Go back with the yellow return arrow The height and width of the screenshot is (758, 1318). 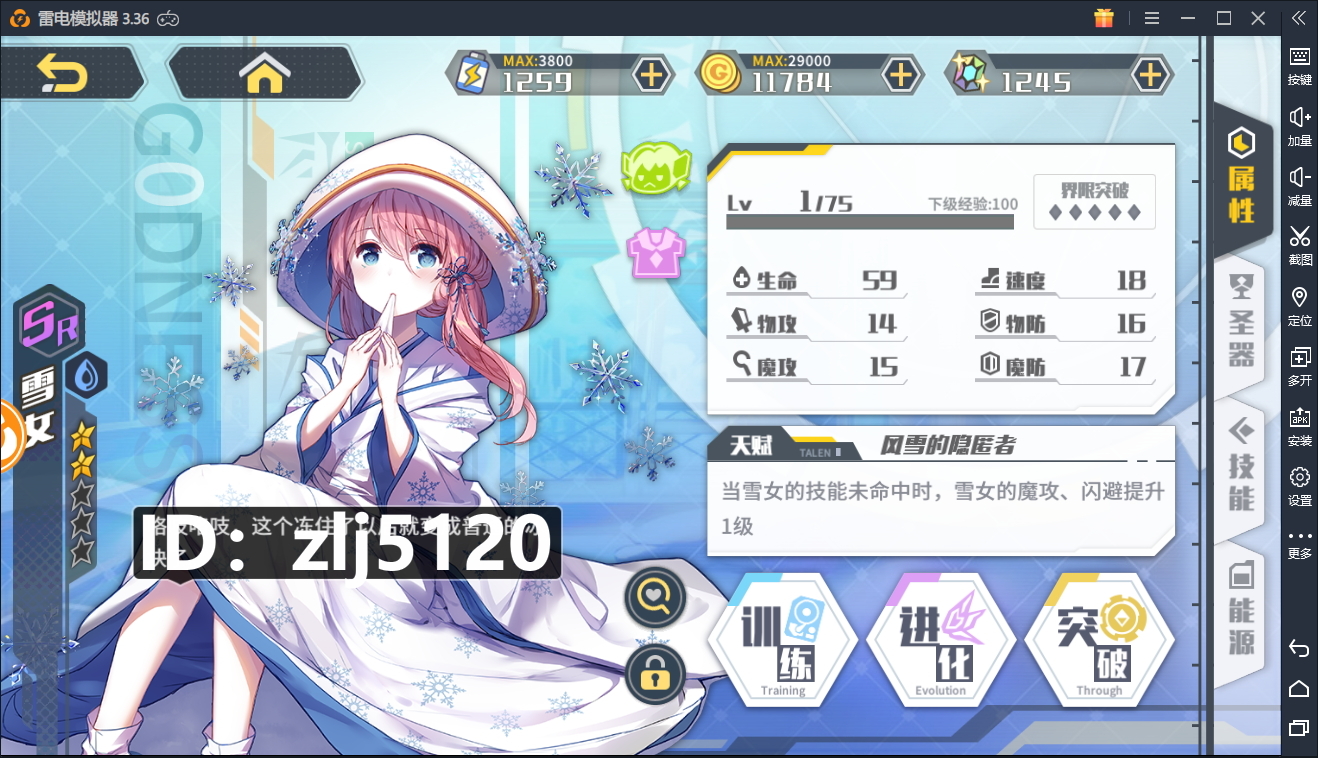62,73
